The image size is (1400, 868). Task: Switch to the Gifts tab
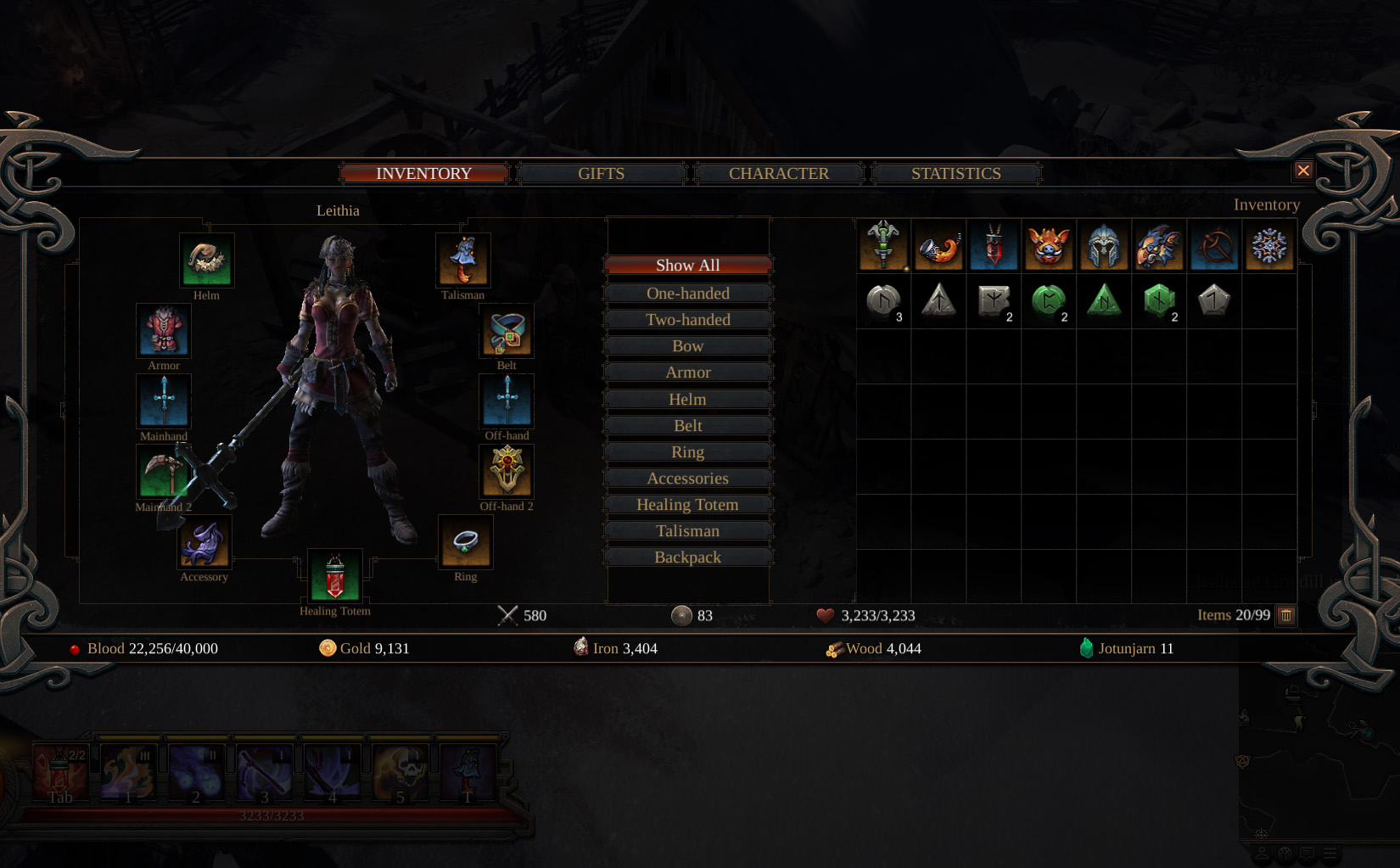(x=601, y=174)
